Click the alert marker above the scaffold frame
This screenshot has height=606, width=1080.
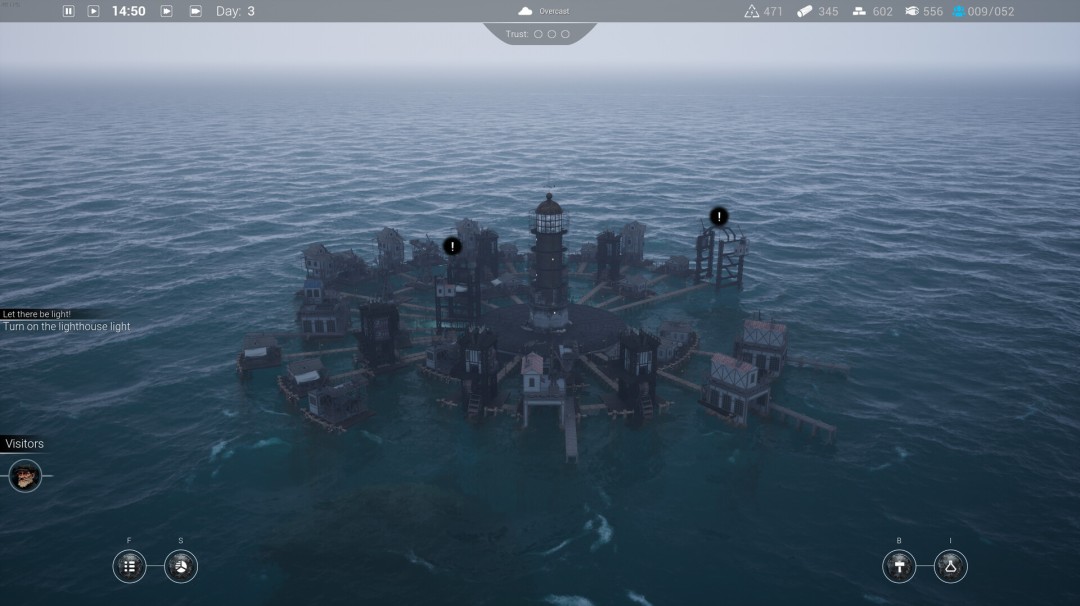[x=719, y=216]
